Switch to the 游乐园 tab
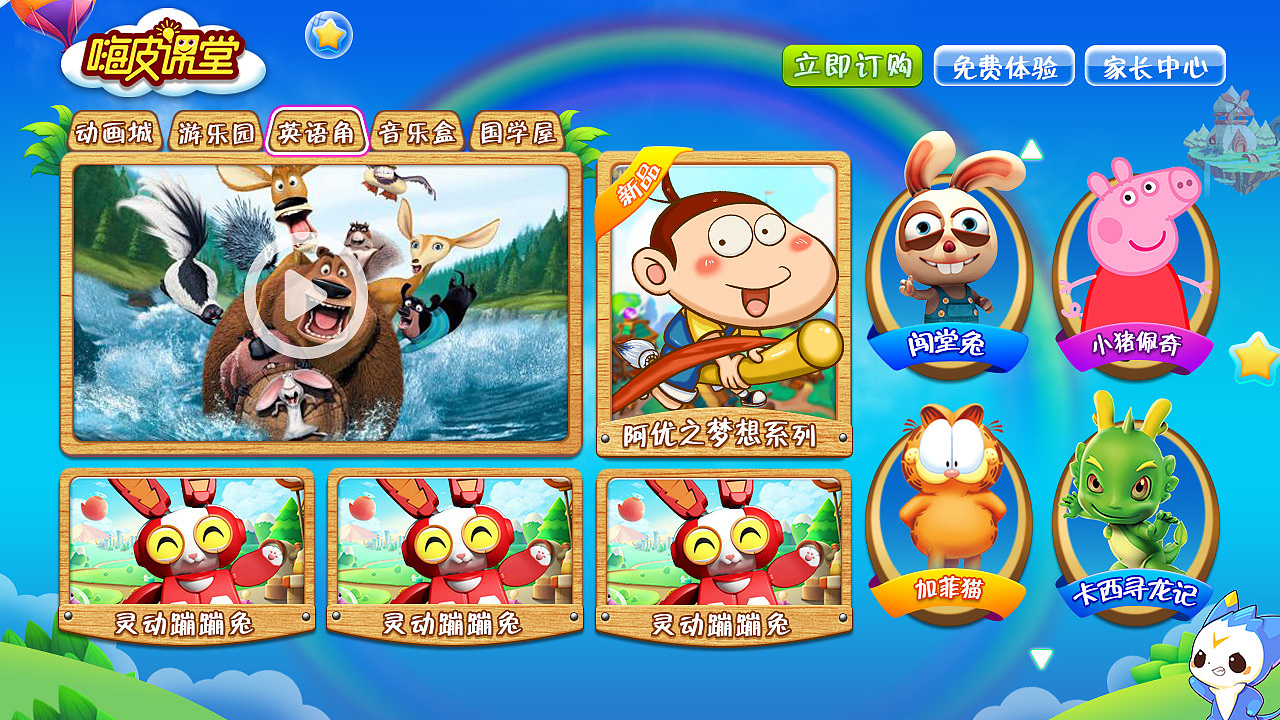1280x720 pixels. (214, 131)
